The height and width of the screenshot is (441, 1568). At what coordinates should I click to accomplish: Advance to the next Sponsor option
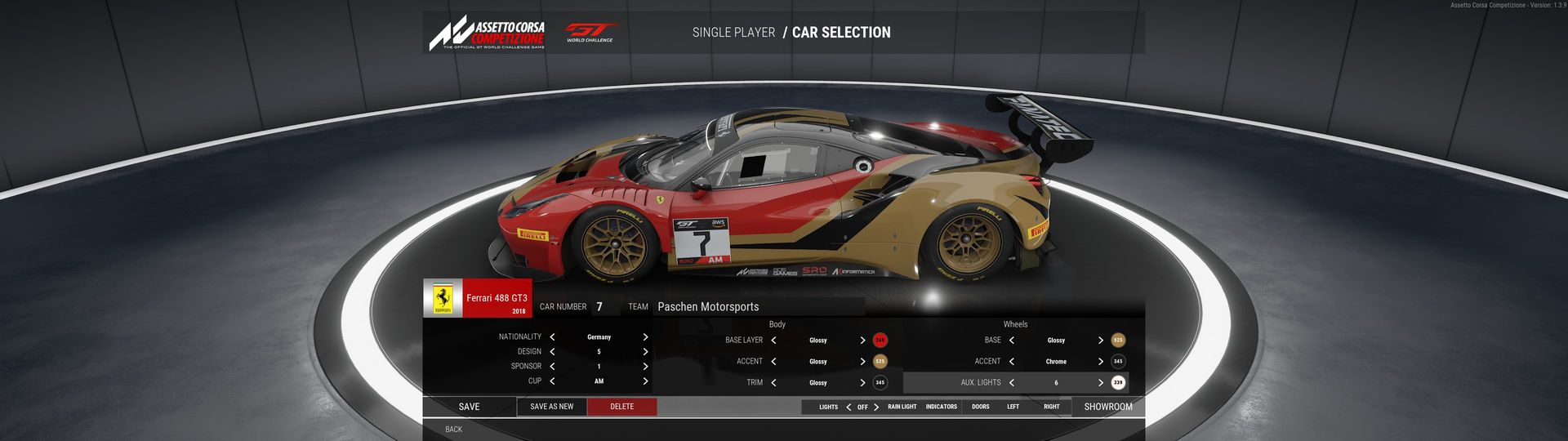tap(645, 367)
